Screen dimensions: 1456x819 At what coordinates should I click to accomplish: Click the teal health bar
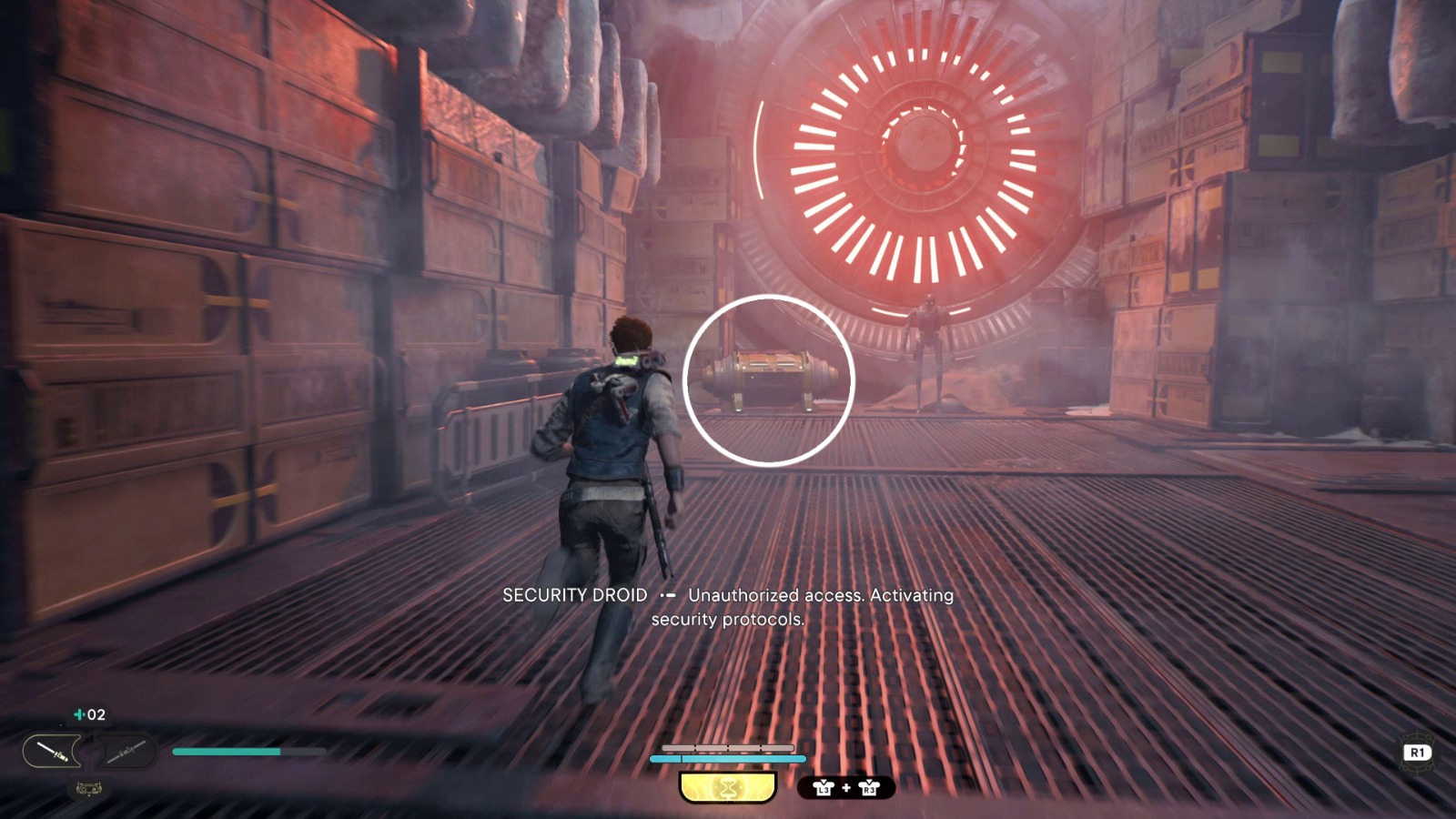click(227, 751)
